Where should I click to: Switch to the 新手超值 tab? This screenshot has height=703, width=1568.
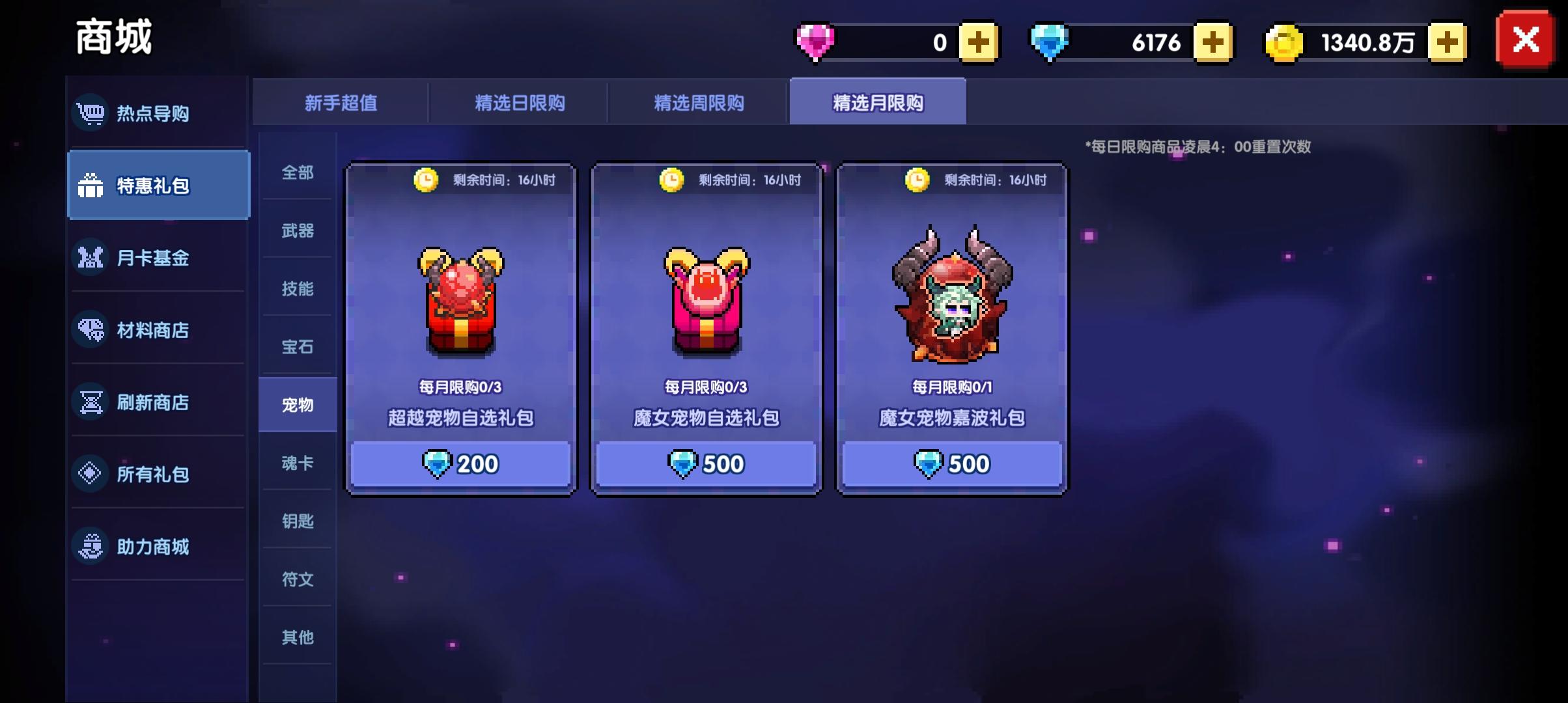[x=341, y=102]
